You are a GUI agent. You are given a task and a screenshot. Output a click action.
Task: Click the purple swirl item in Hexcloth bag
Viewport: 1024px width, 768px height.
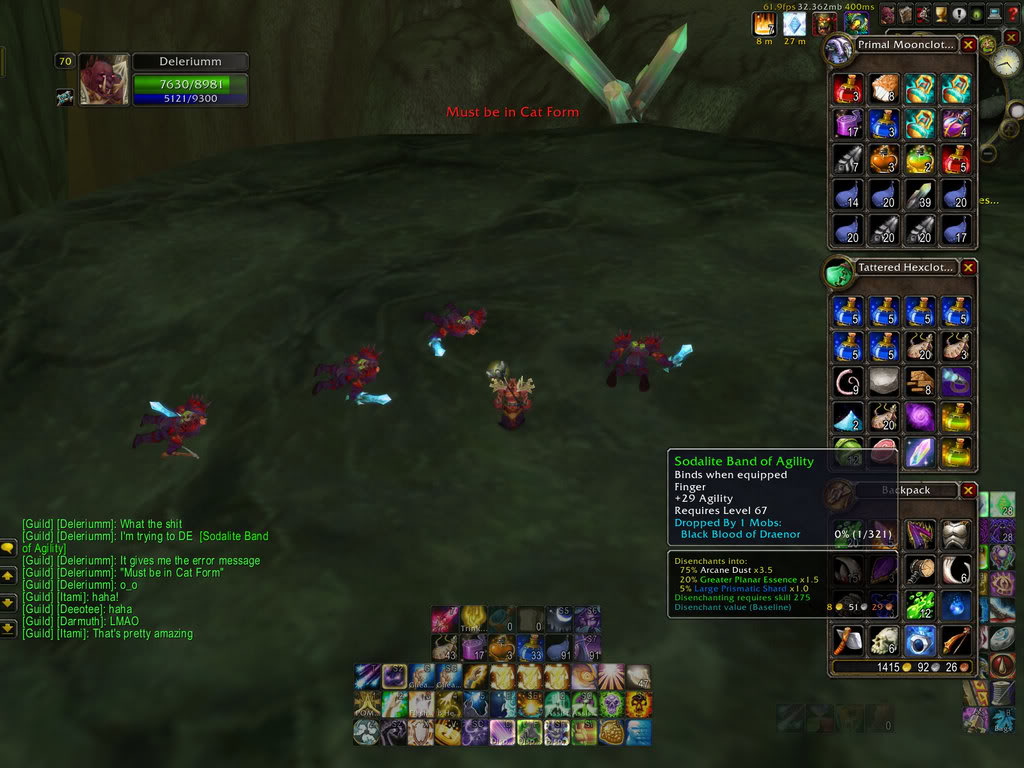[921, 417]
